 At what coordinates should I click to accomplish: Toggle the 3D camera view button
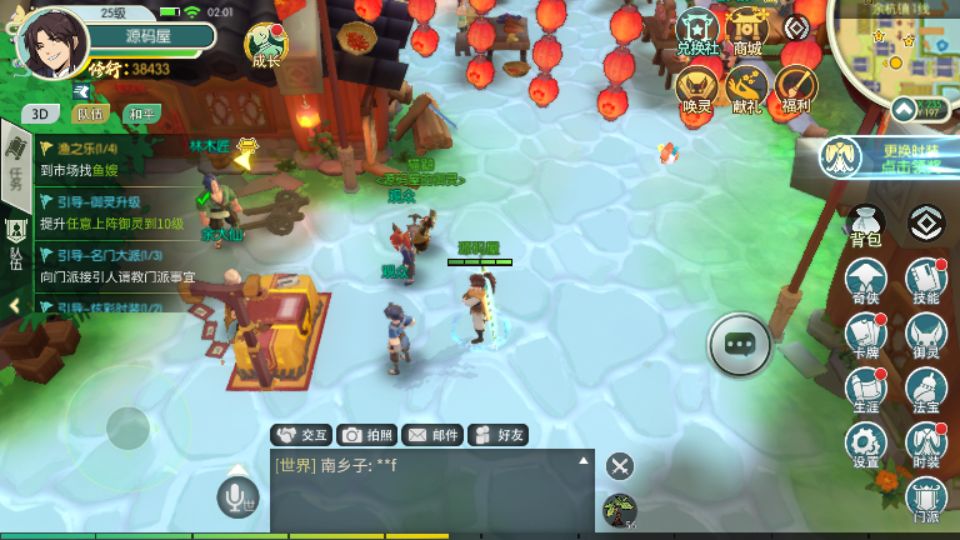40,113
